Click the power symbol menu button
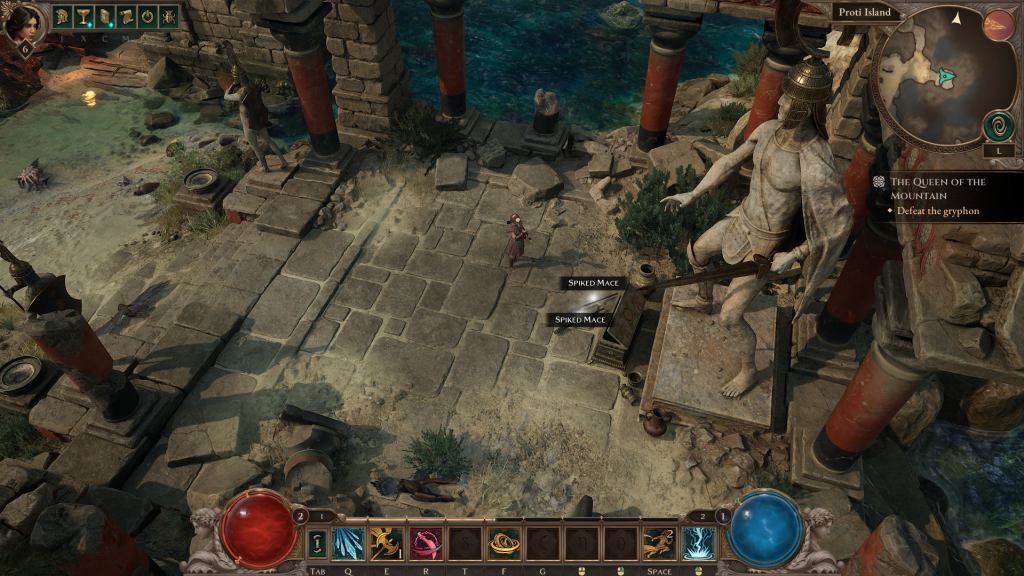 146,16
